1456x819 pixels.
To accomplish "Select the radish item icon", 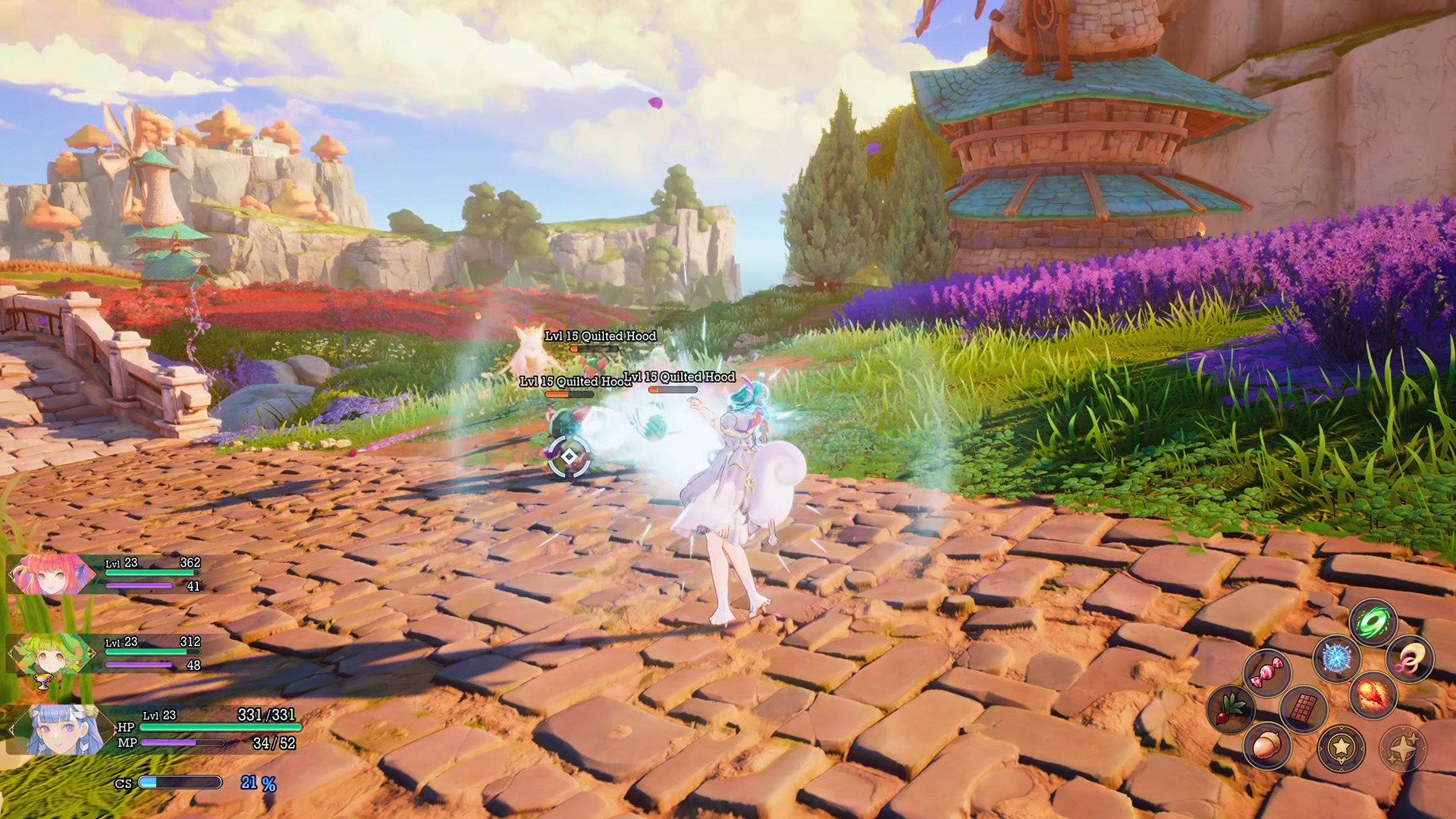I will coord(1231,710).
